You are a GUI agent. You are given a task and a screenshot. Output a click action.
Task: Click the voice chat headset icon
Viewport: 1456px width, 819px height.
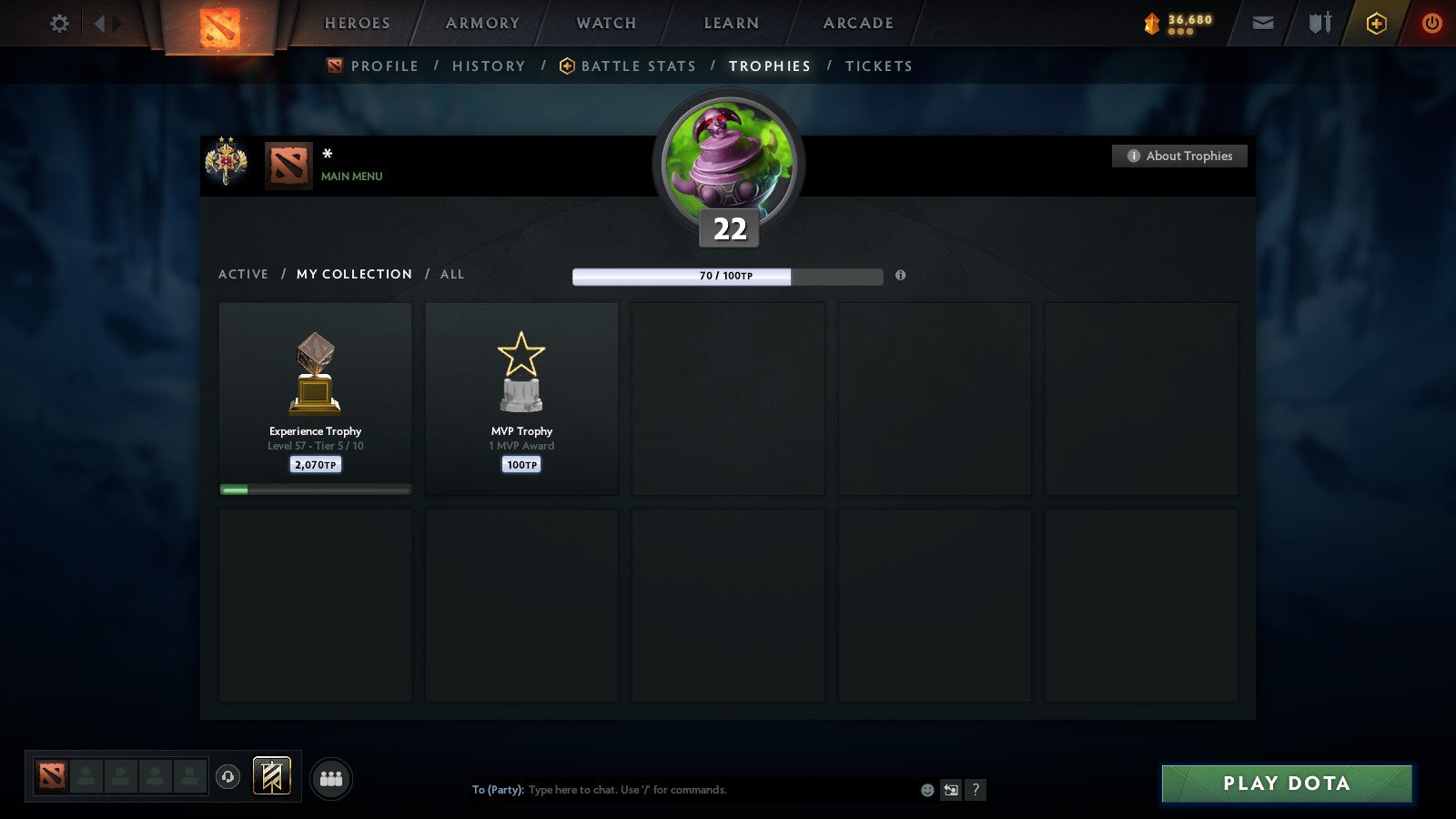click(227, 775)
